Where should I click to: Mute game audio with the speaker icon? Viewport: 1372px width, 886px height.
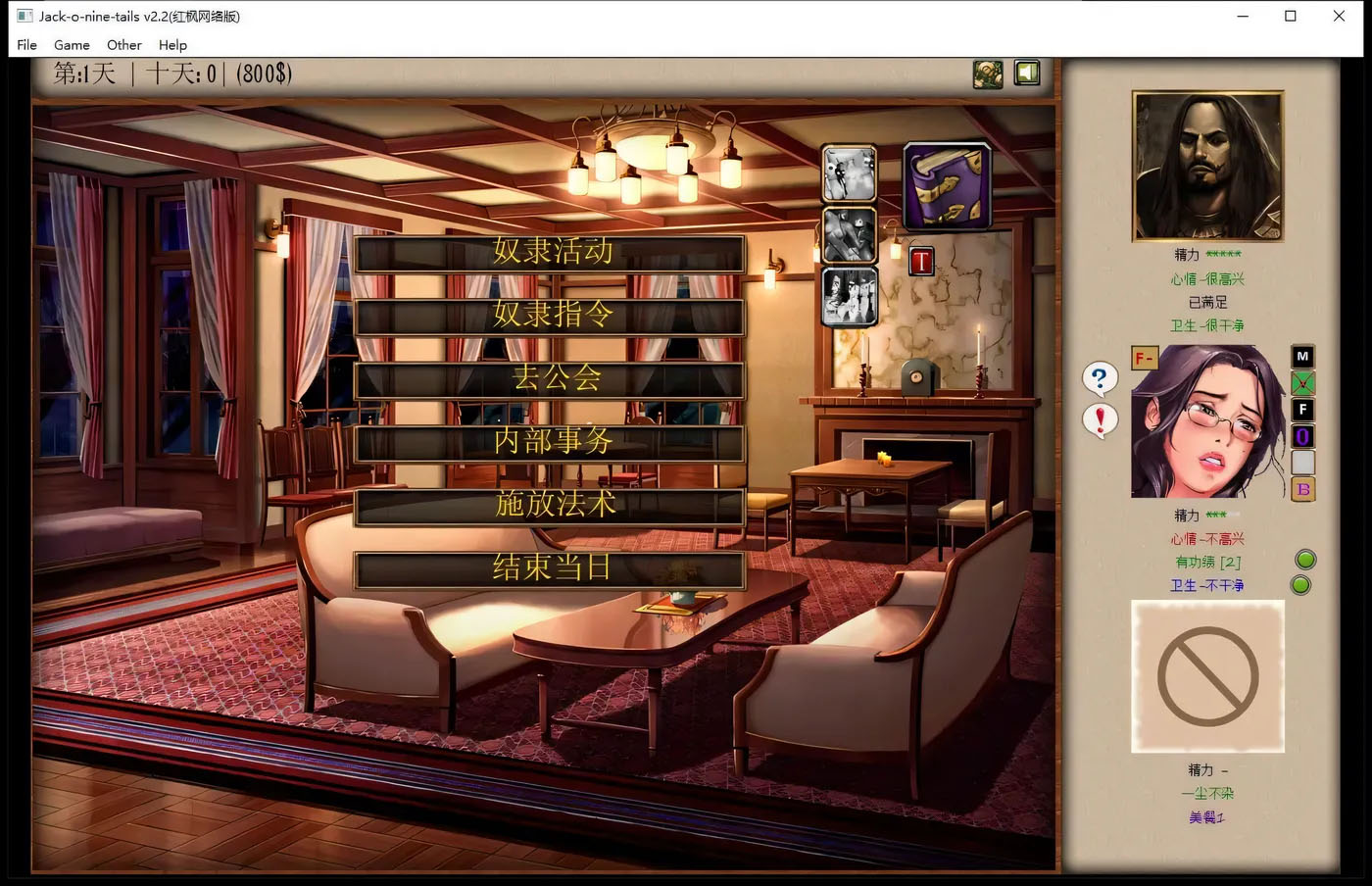tap(1026, 73)
